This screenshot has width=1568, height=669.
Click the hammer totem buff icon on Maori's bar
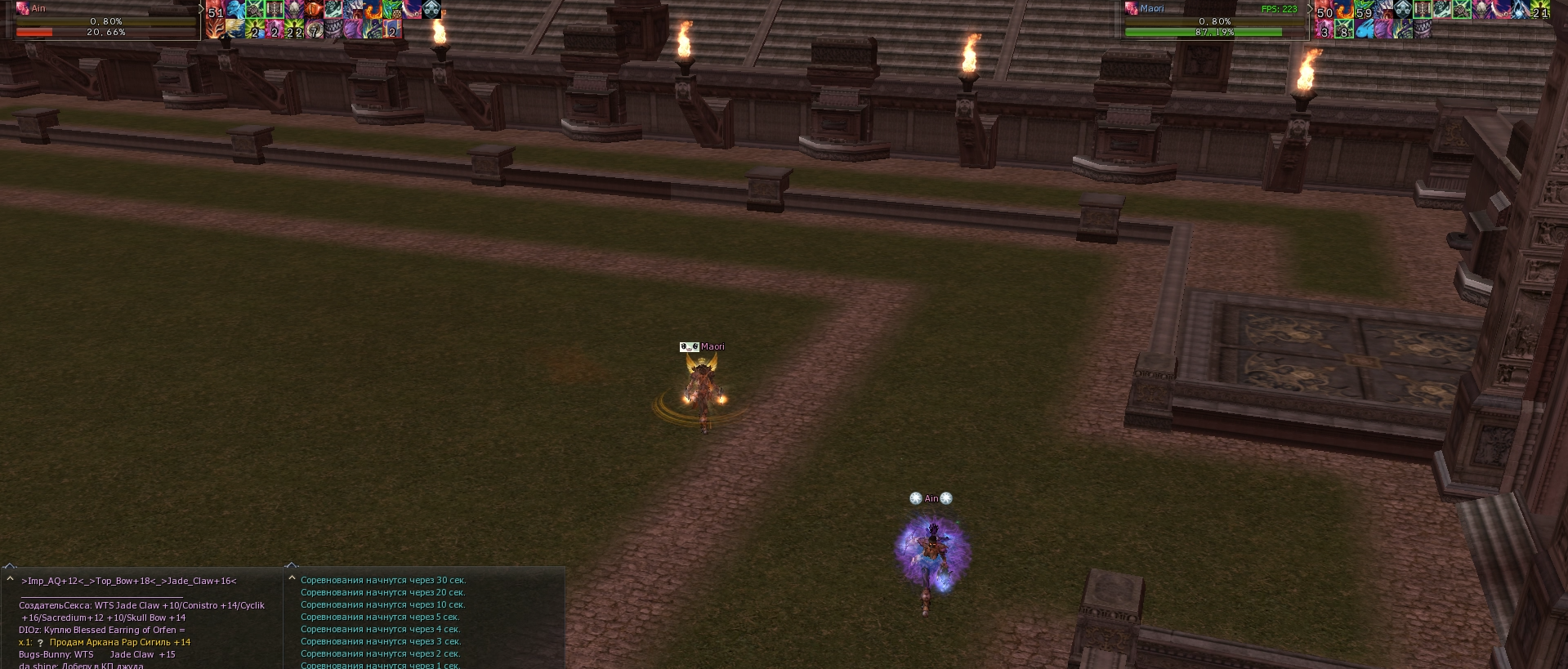coord(1421,10)
